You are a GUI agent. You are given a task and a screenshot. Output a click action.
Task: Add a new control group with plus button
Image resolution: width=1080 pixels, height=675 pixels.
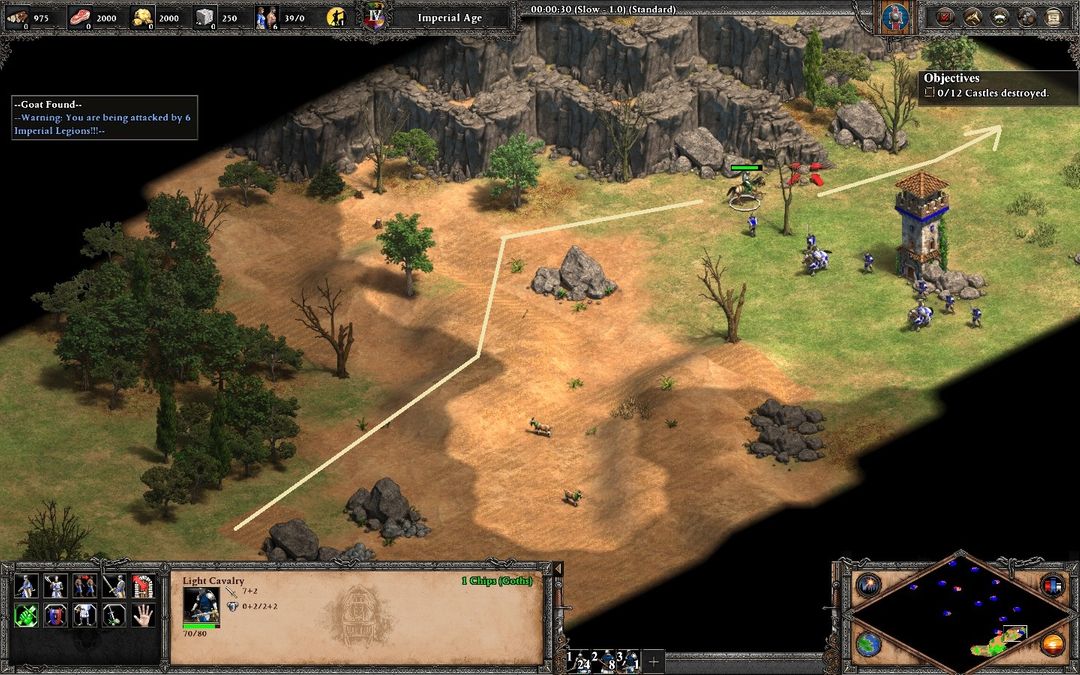pyautogui.click(x=654, y=660)
